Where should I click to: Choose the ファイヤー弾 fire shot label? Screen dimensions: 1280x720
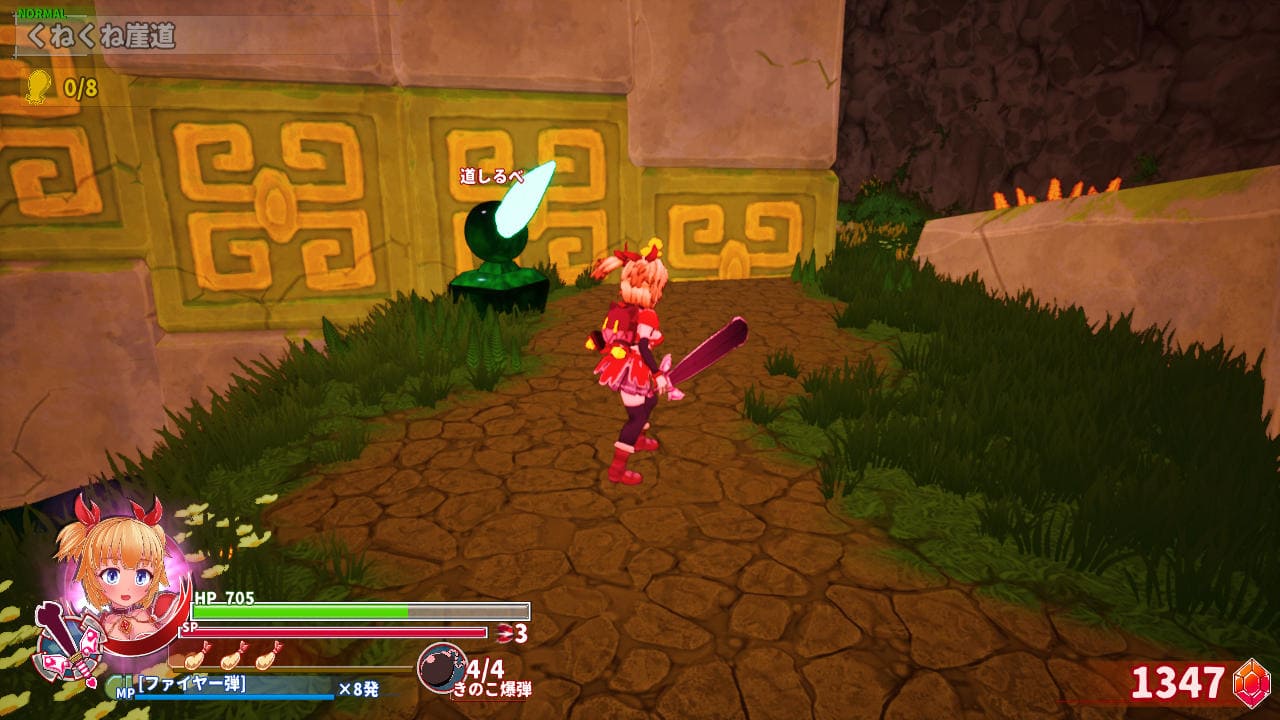point(192,685)
